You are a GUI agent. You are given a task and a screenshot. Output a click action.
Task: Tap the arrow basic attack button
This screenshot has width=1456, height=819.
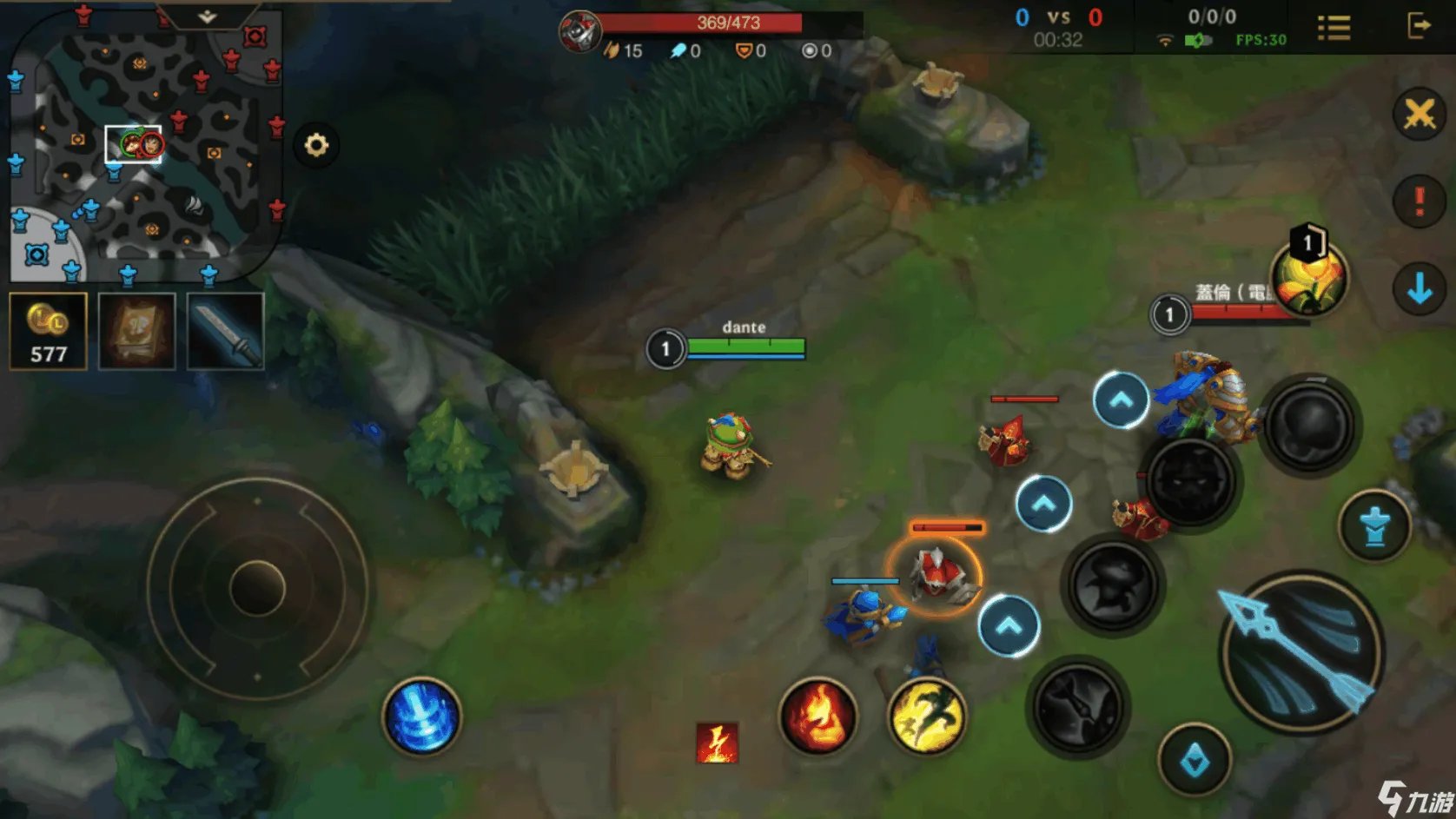[x=1300, y=651]
